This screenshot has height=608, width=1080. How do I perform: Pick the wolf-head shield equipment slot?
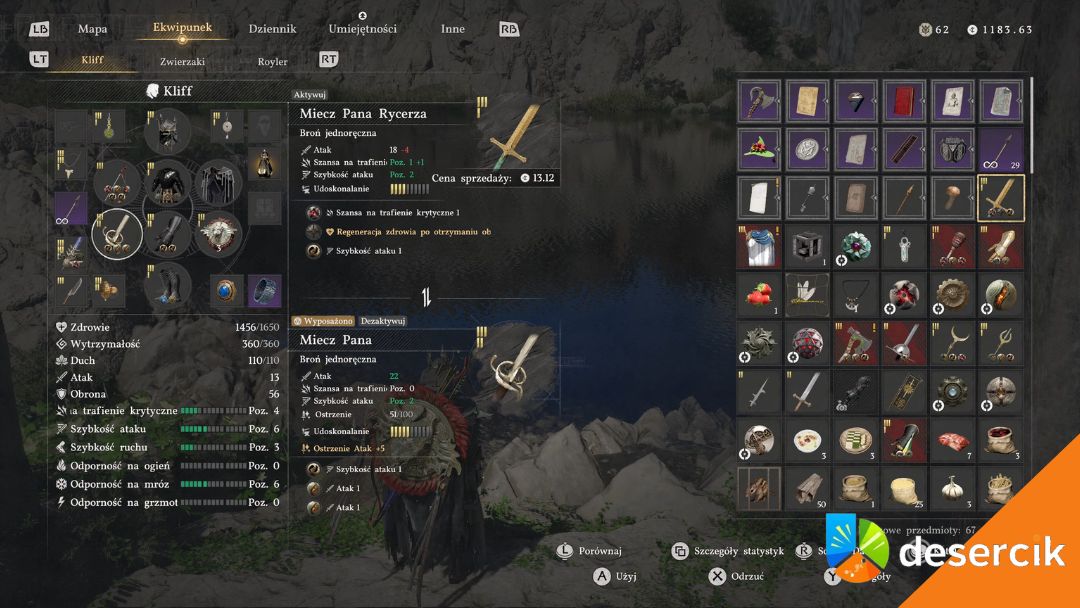pos(219,233)
